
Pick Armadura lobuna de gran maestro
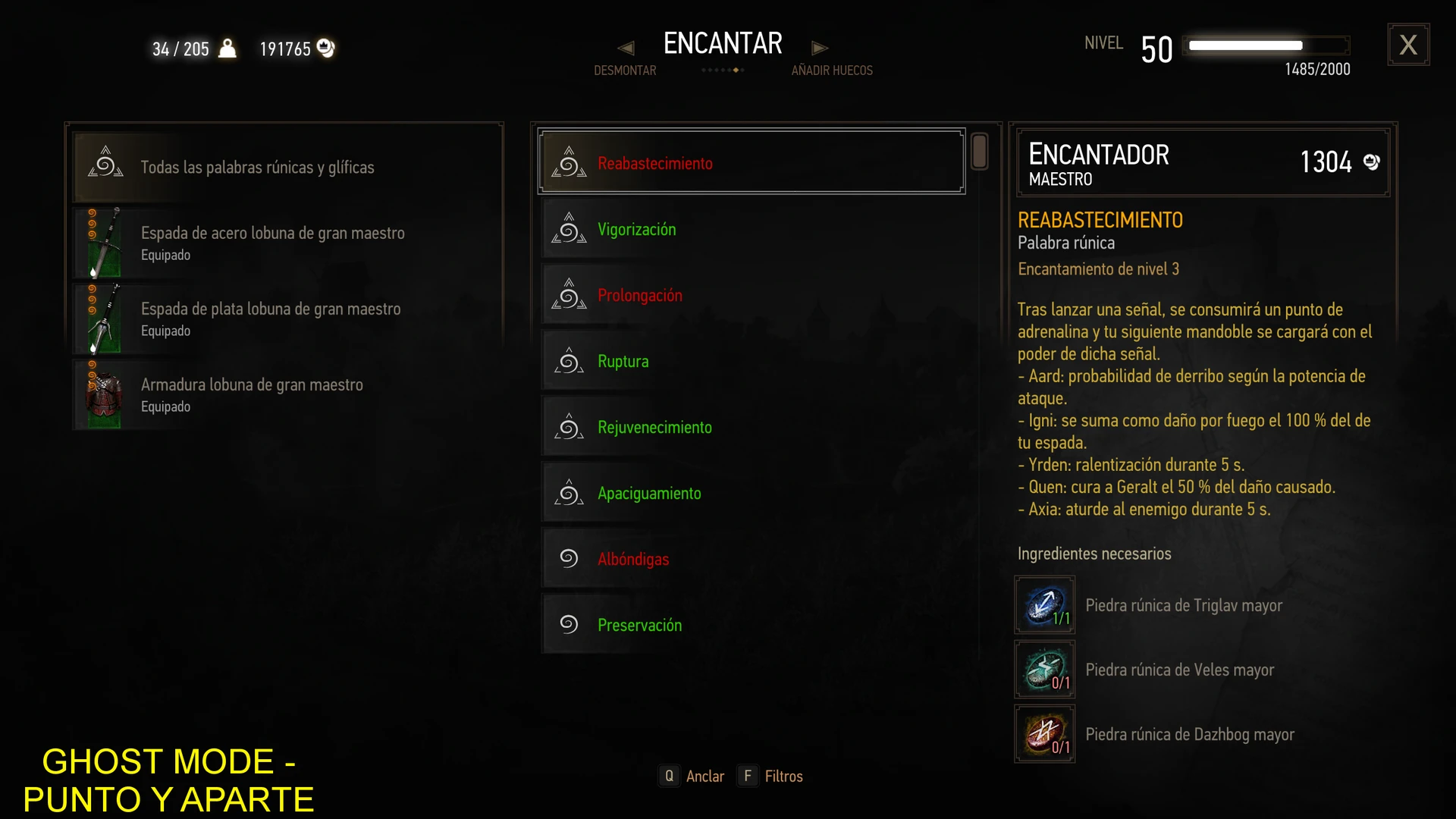tap(287, 394)
